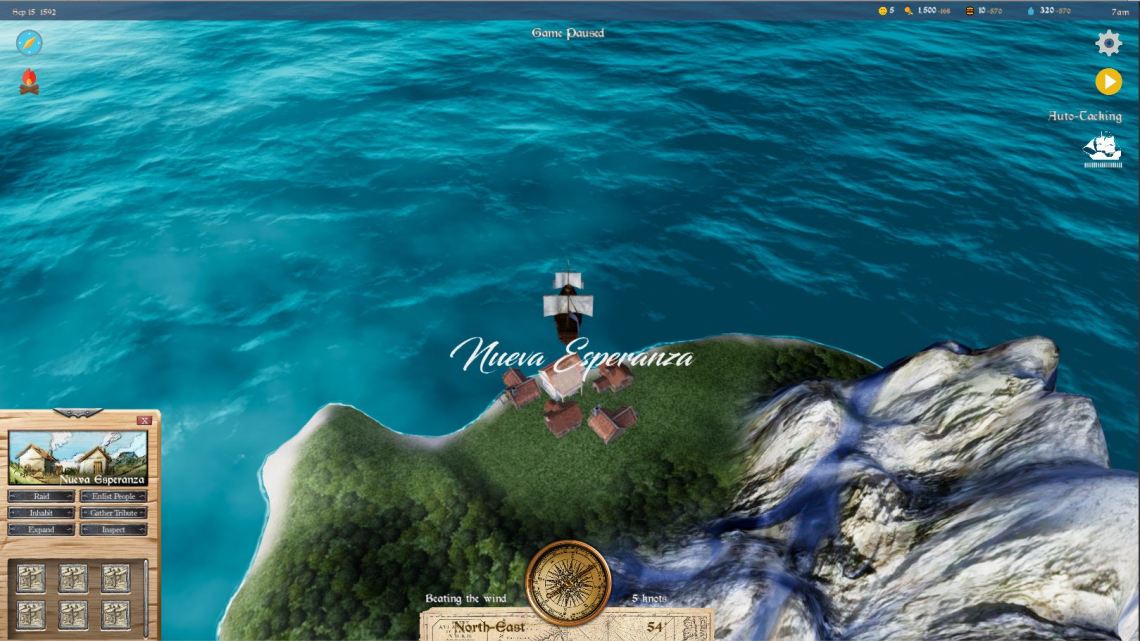
Task: Select the campfire icon
Action: tap(29, 82)
